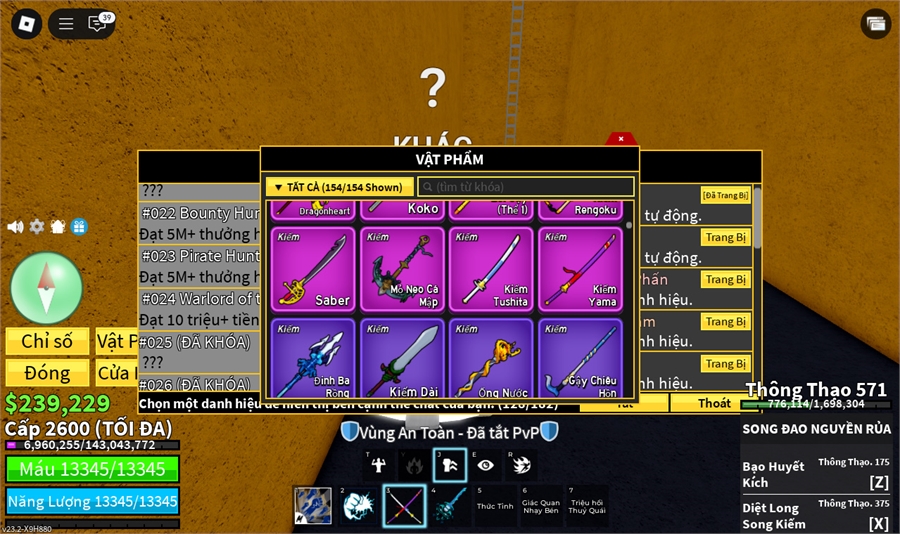The width and height of the screenshot is (900, 534).
Task: Open the TẤT CẢ filter dropdown
Action: 339,187
